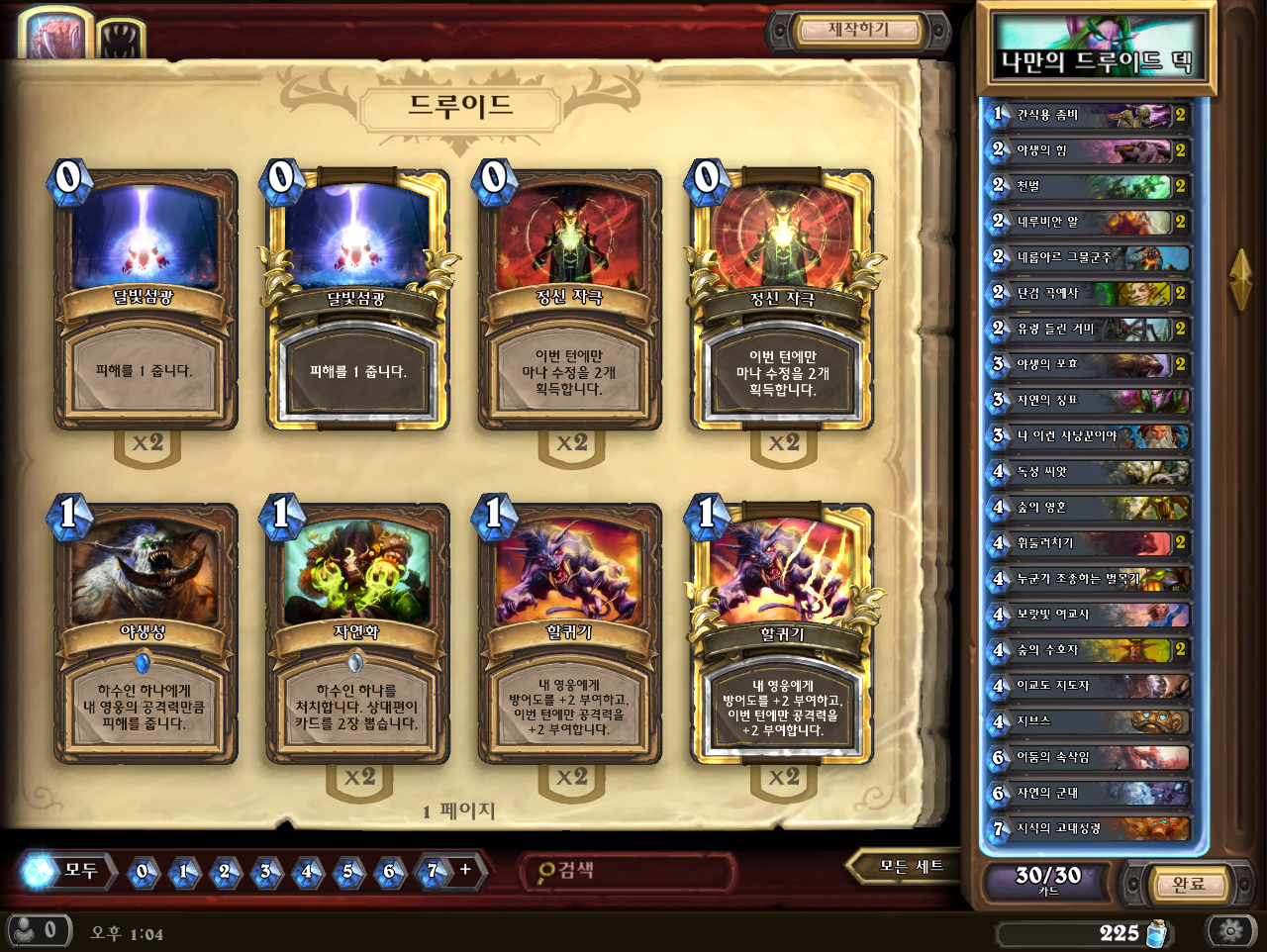This screenshot has width=1267, height=952.
Task: Select 간식용 좀비 in the deck list
Action: tap(1089, 115)
